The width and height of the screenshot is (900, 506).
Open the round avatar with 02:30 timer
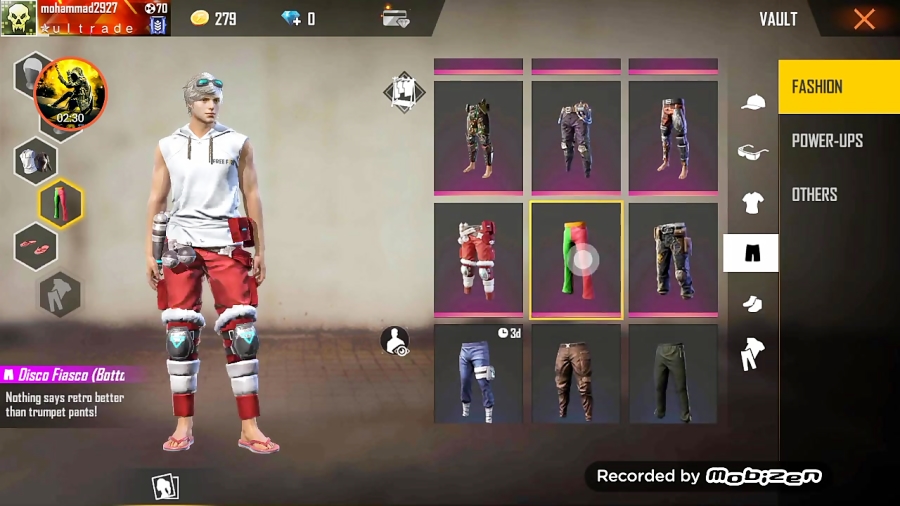tap(70, 95)
